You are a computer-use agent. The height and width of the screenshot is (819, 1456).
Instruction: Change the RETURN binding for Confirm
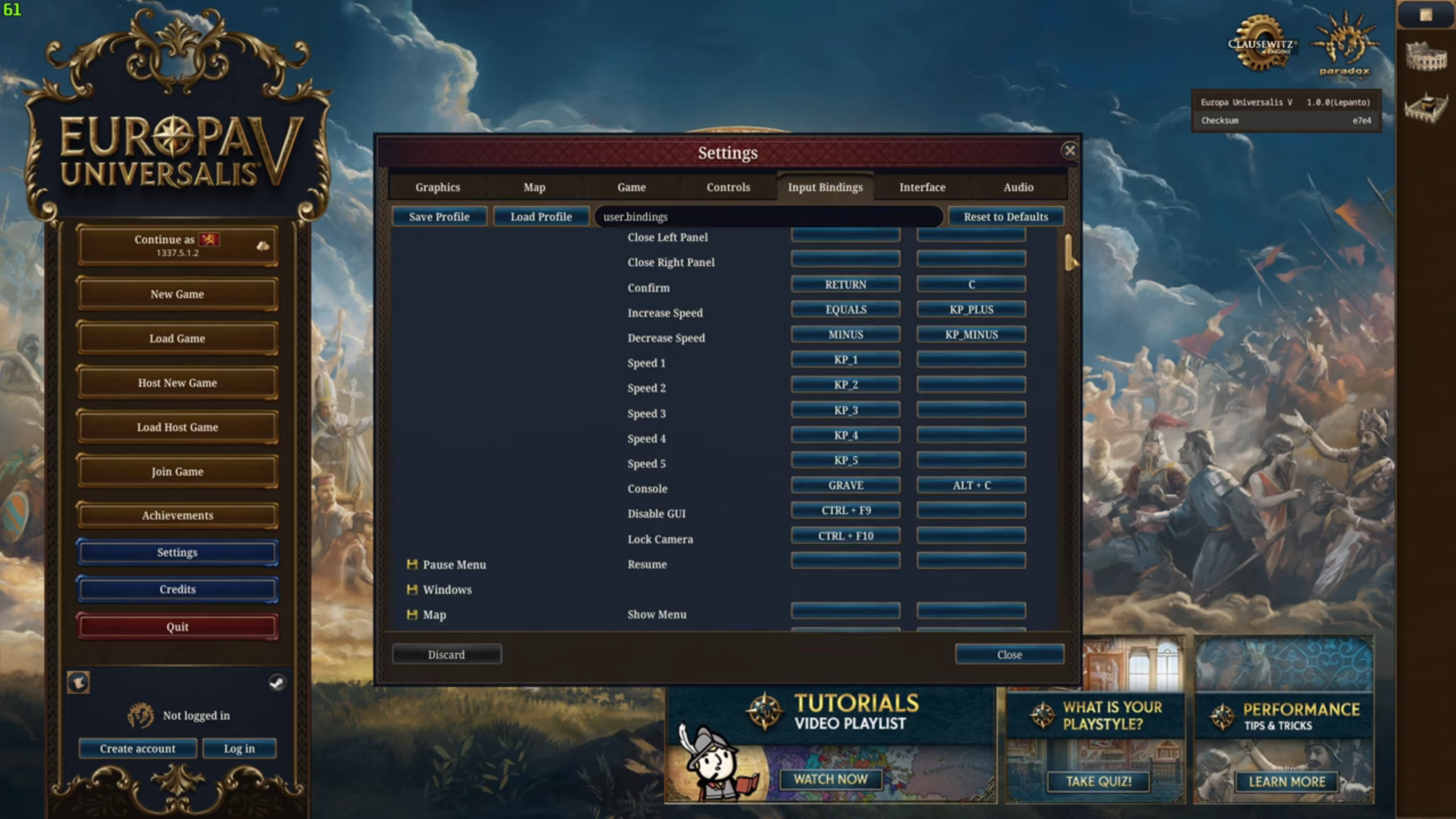click(845, 284)
